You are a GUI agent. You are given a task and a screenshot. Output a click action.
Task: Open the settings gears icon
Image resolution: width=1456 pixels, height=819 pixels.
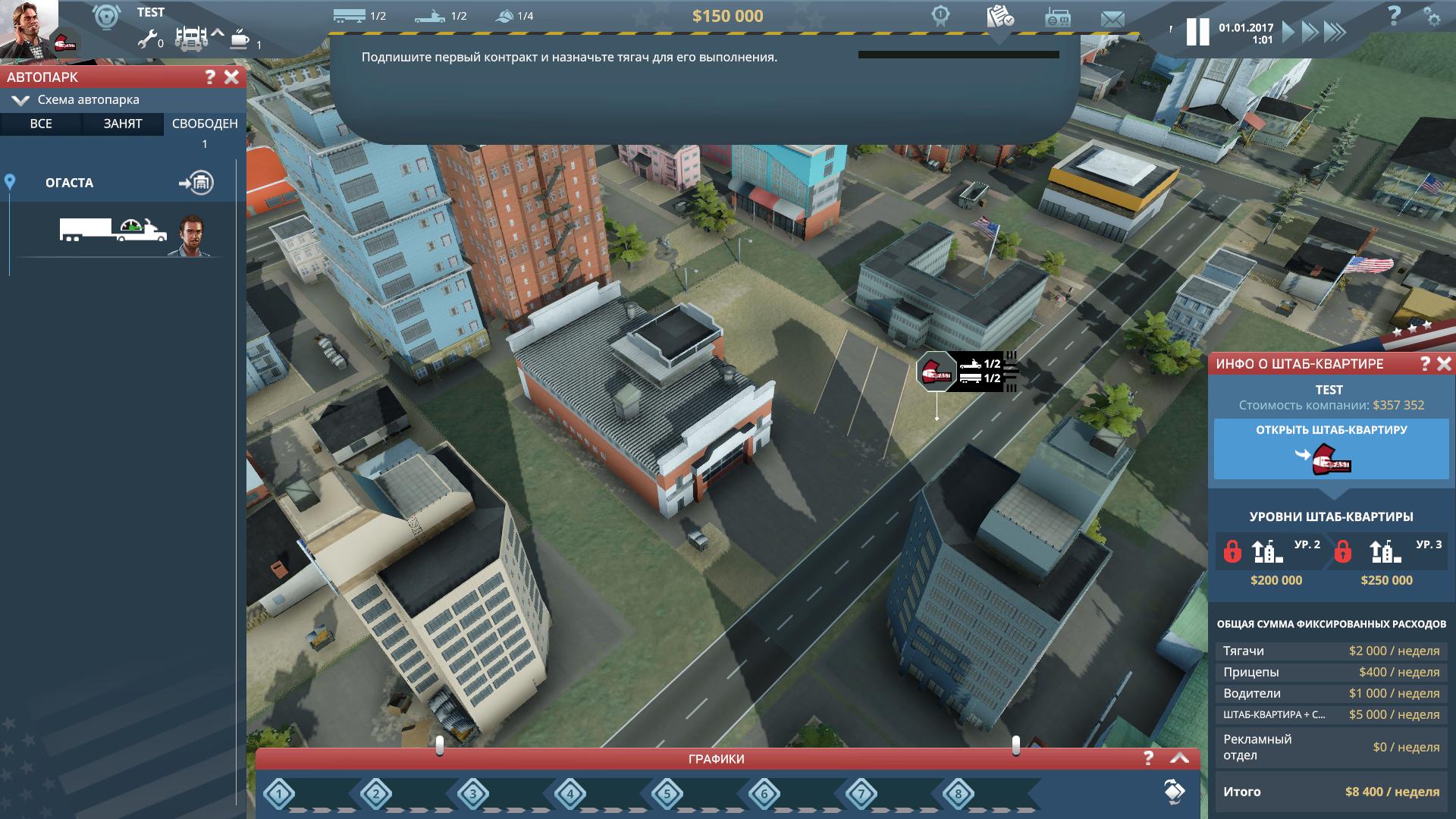pyautogui.click(x=1431, y=17)
